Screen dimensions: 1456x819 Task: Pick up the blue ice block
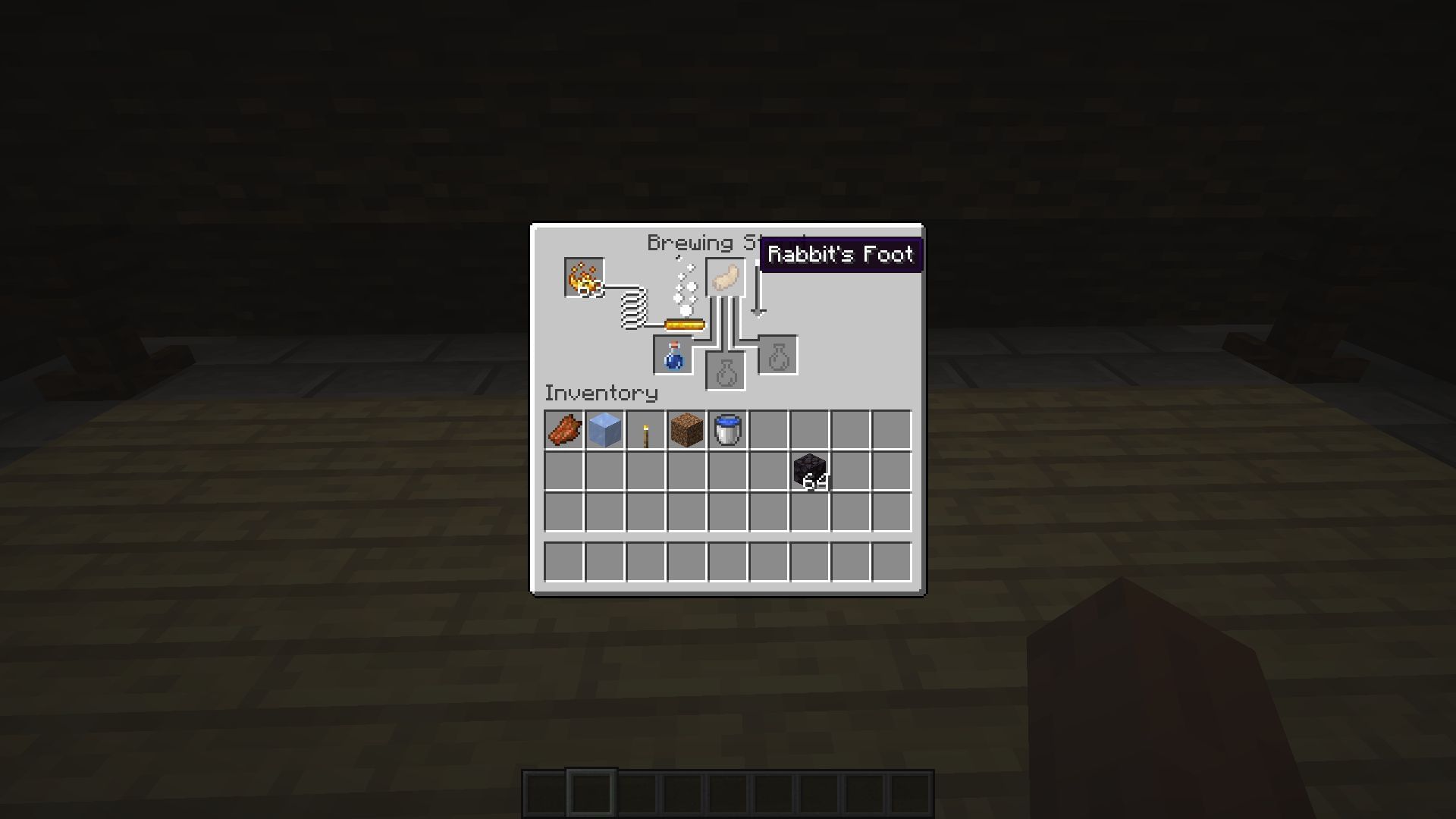604,431
